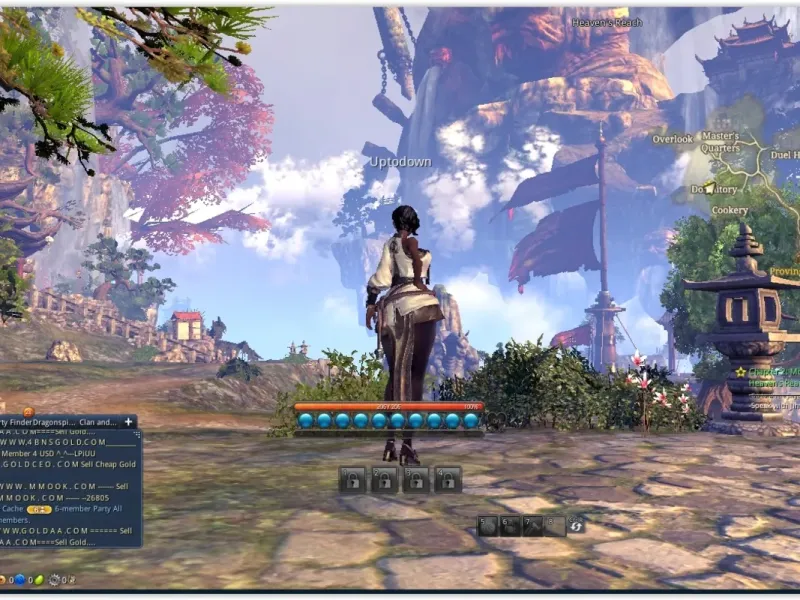The image size is (800, 600).
Task: Click the locked skill slot numbered 1
Action: (x=351, y=480)
